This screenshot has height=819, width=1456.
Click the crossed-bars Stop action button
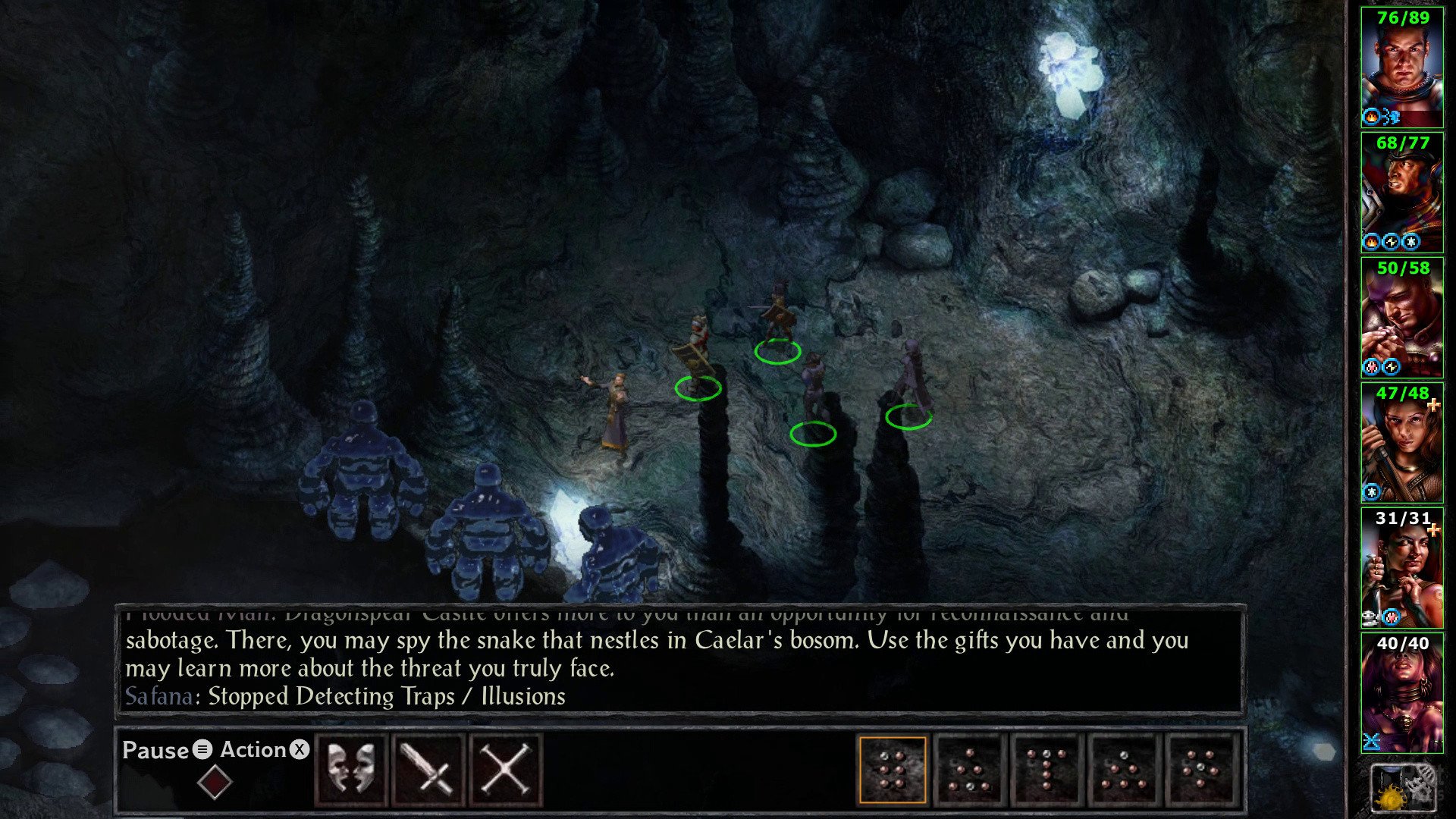pyautogui.click(x=505, y=769)
